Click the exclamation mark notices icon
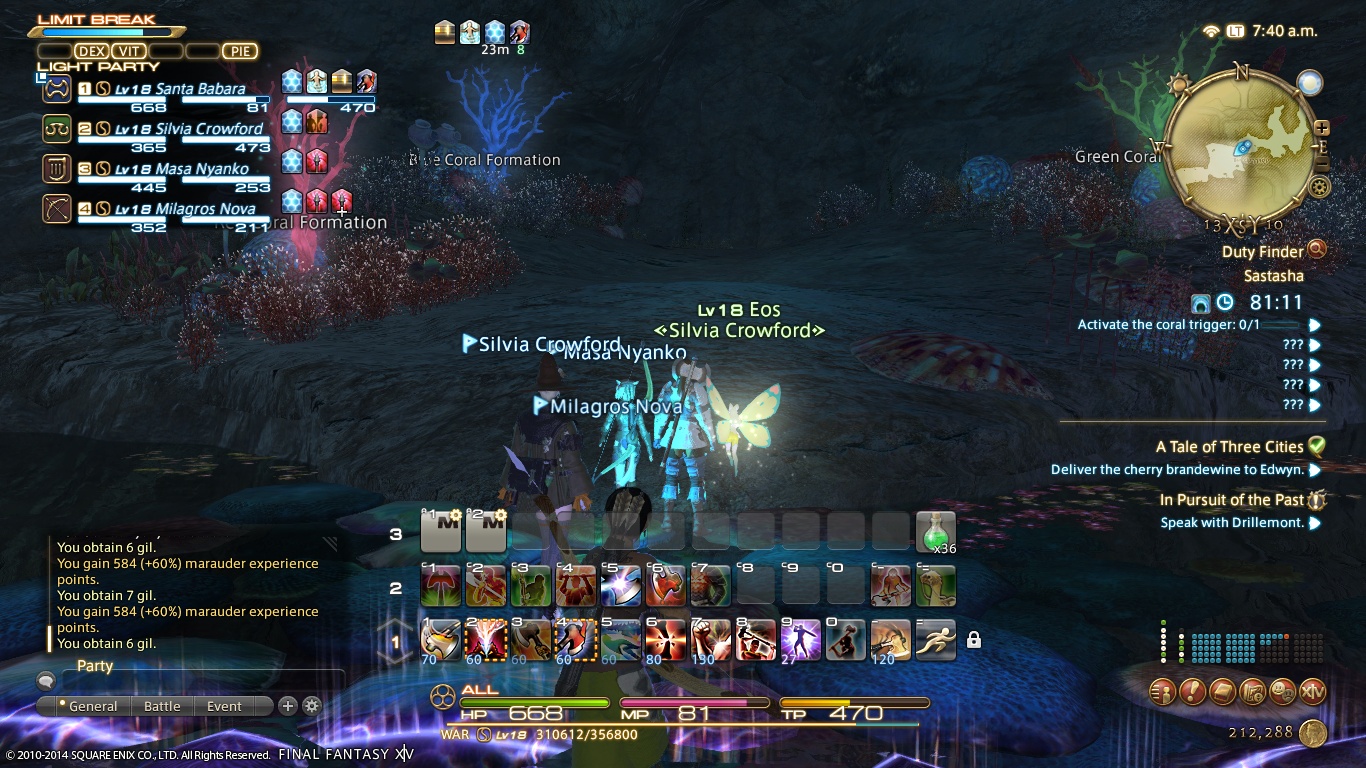The width and height of the screenshot is (1366, 768). click(x=1192, y=691)
